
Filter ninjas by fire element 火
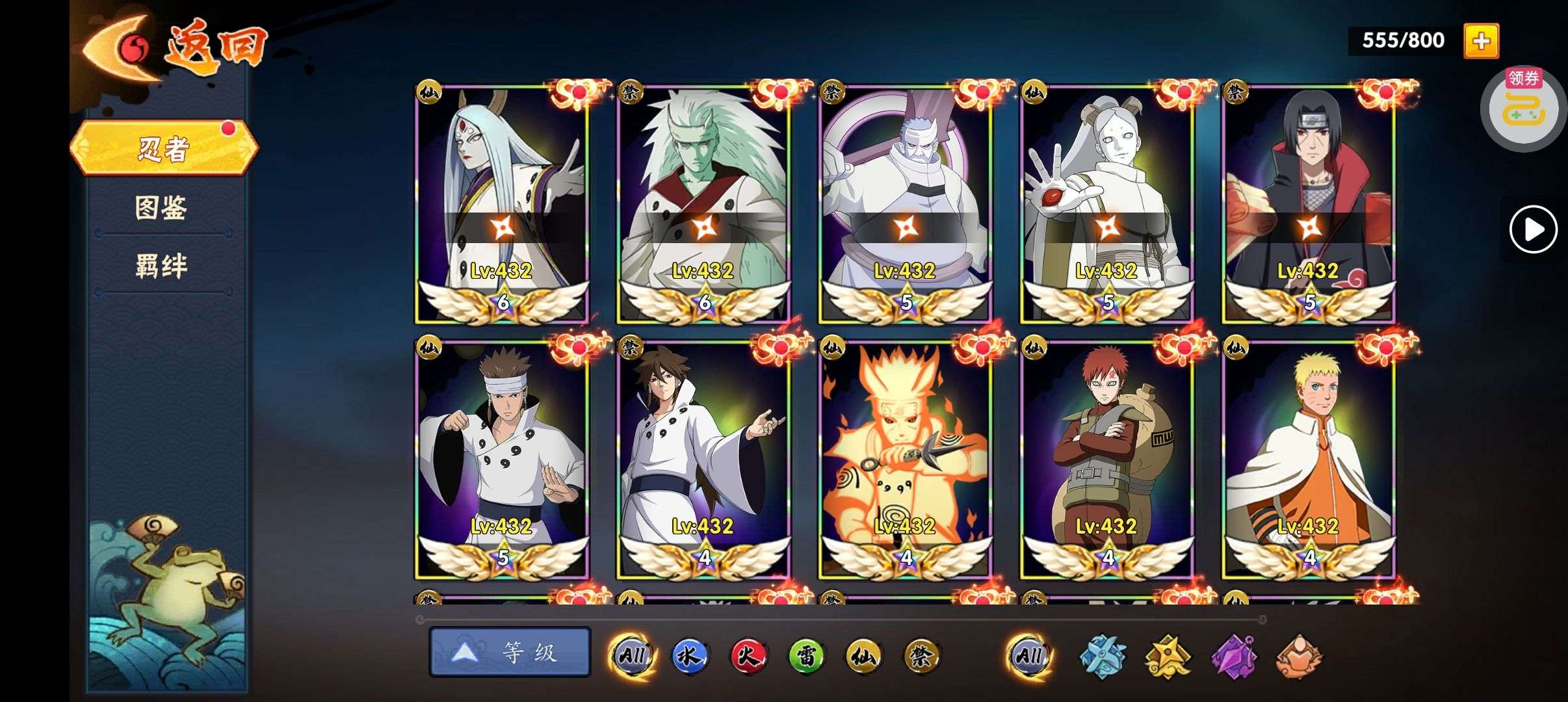click(x=748, y=656)
